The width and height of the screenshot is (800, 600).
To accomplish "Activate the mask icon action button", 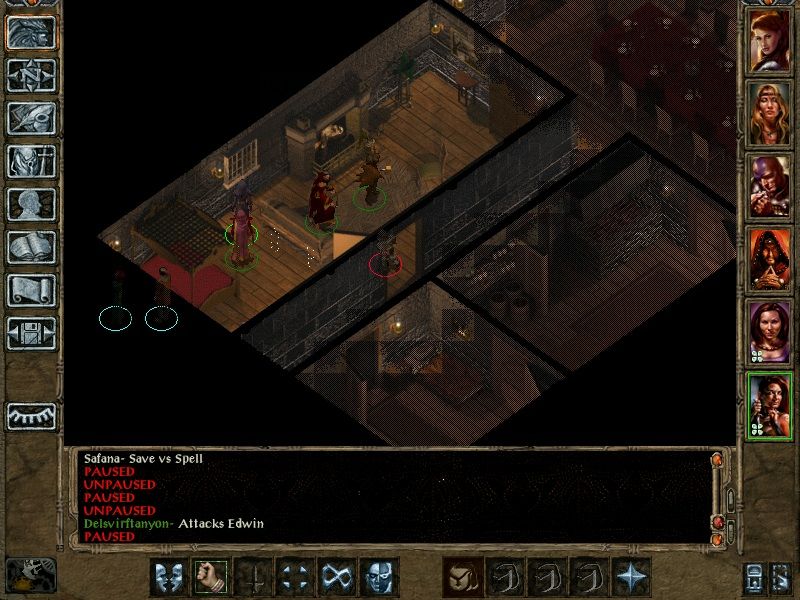I will pos(378,576).
